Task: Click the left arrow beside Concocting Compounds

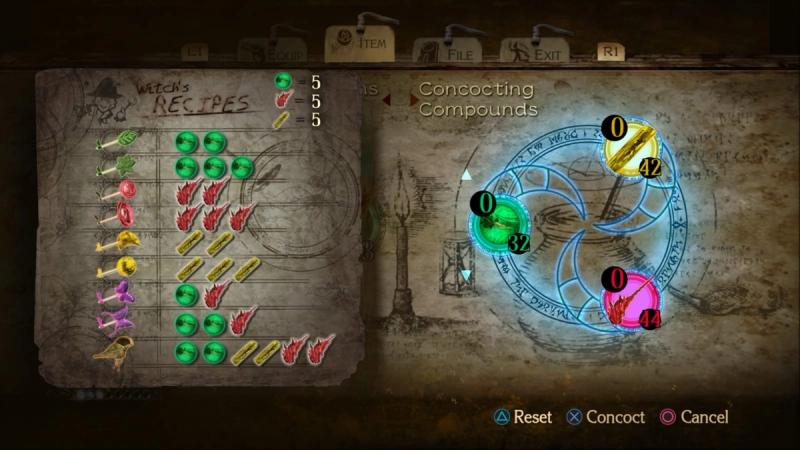Action: point(388,98)
